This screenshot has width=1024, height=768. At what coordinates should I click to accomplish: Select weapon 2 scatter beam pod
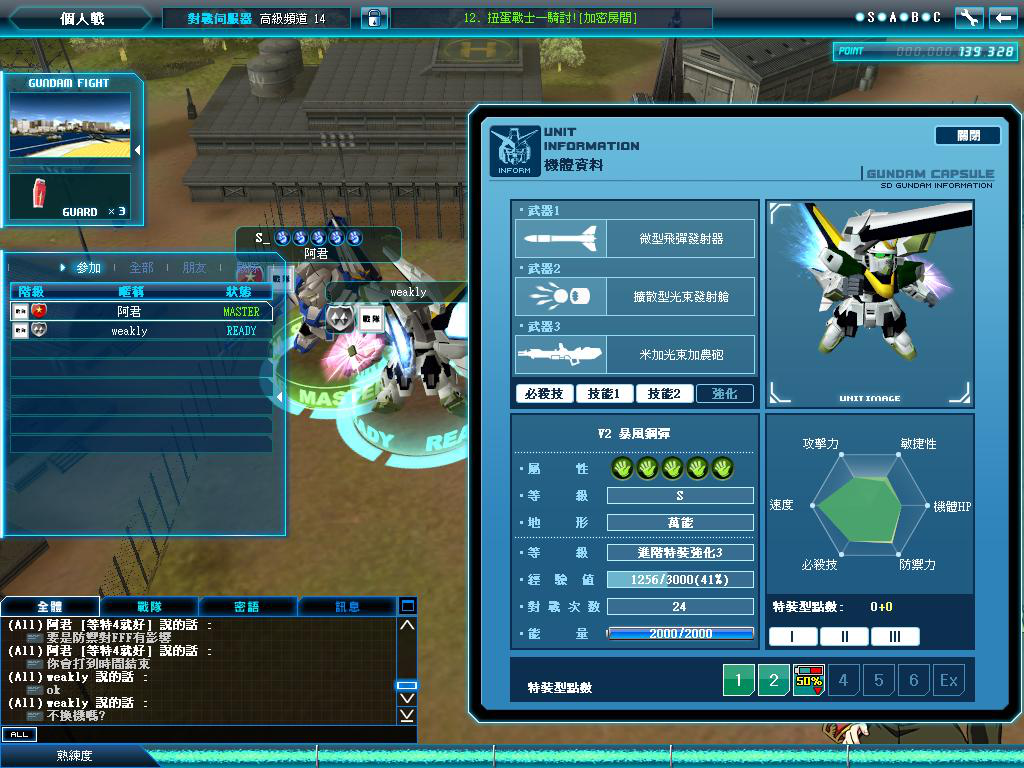click(x=635, y=297)
